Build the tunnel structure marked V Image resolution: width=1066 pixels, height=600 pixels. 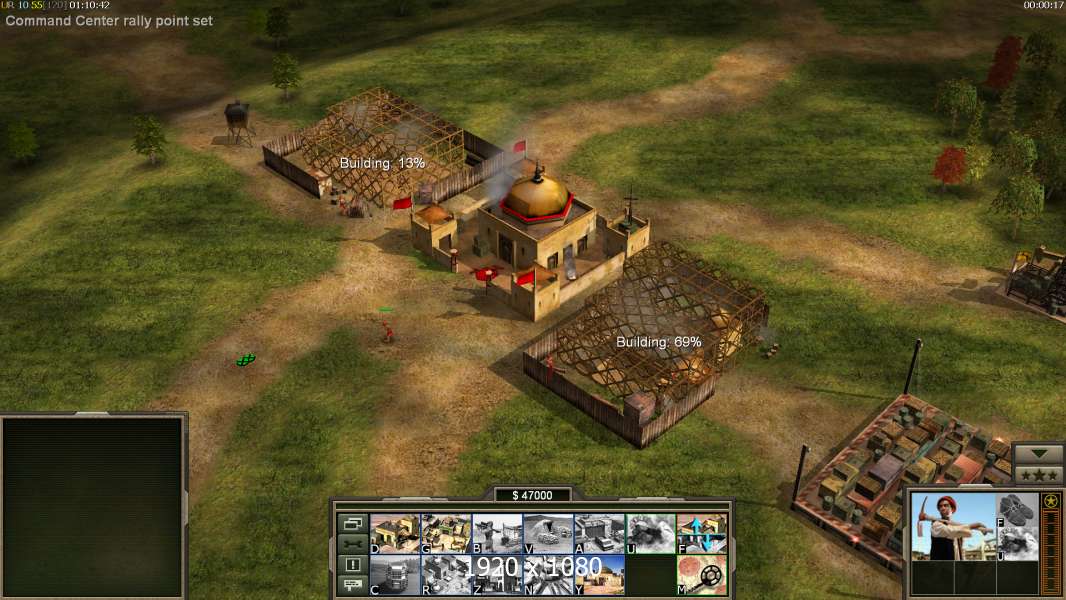tap(548, 534)
